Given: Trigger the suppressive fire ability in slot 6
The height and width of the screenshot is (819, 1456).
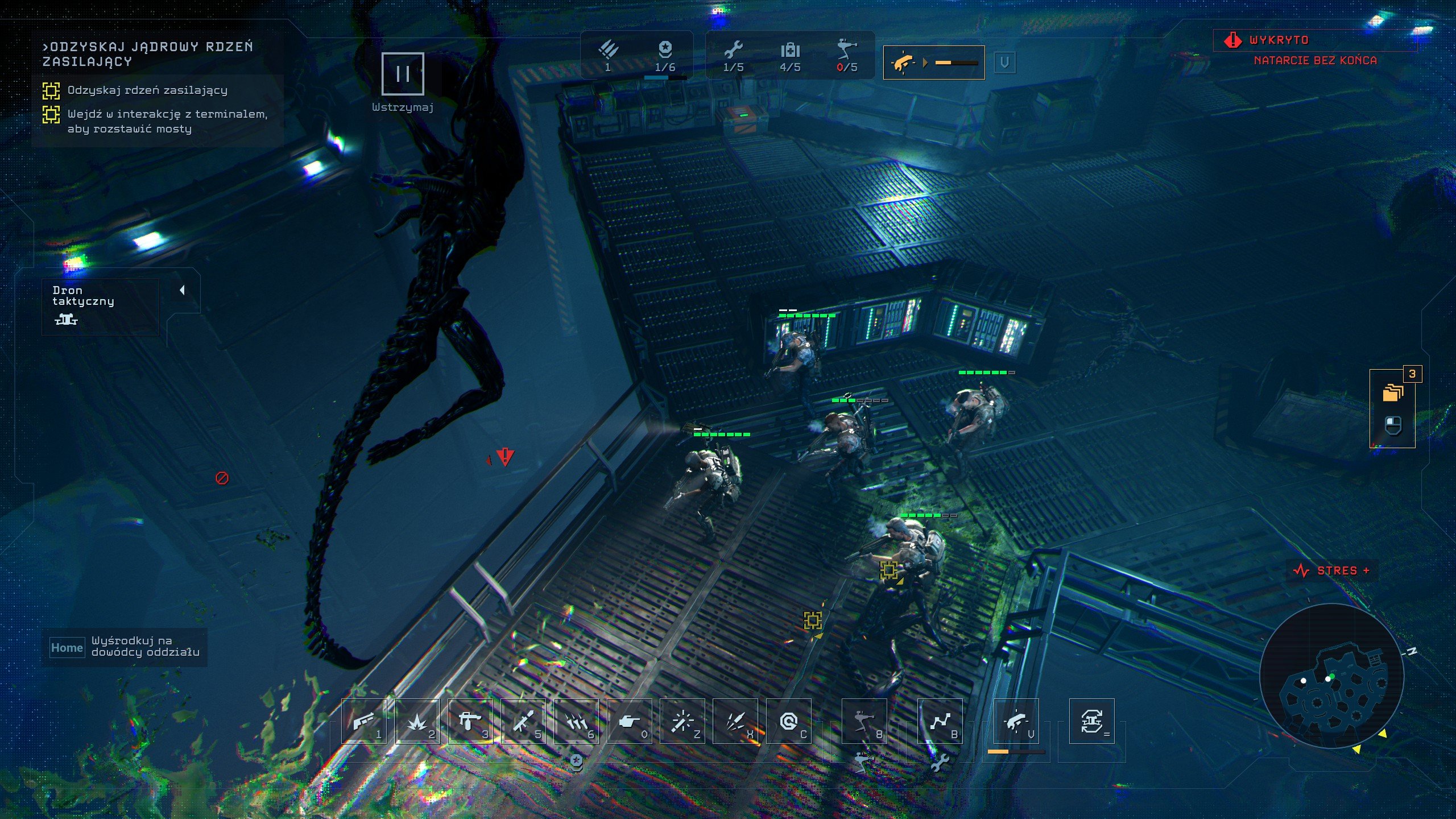Looking at the screenshot, I should [577, 724].
